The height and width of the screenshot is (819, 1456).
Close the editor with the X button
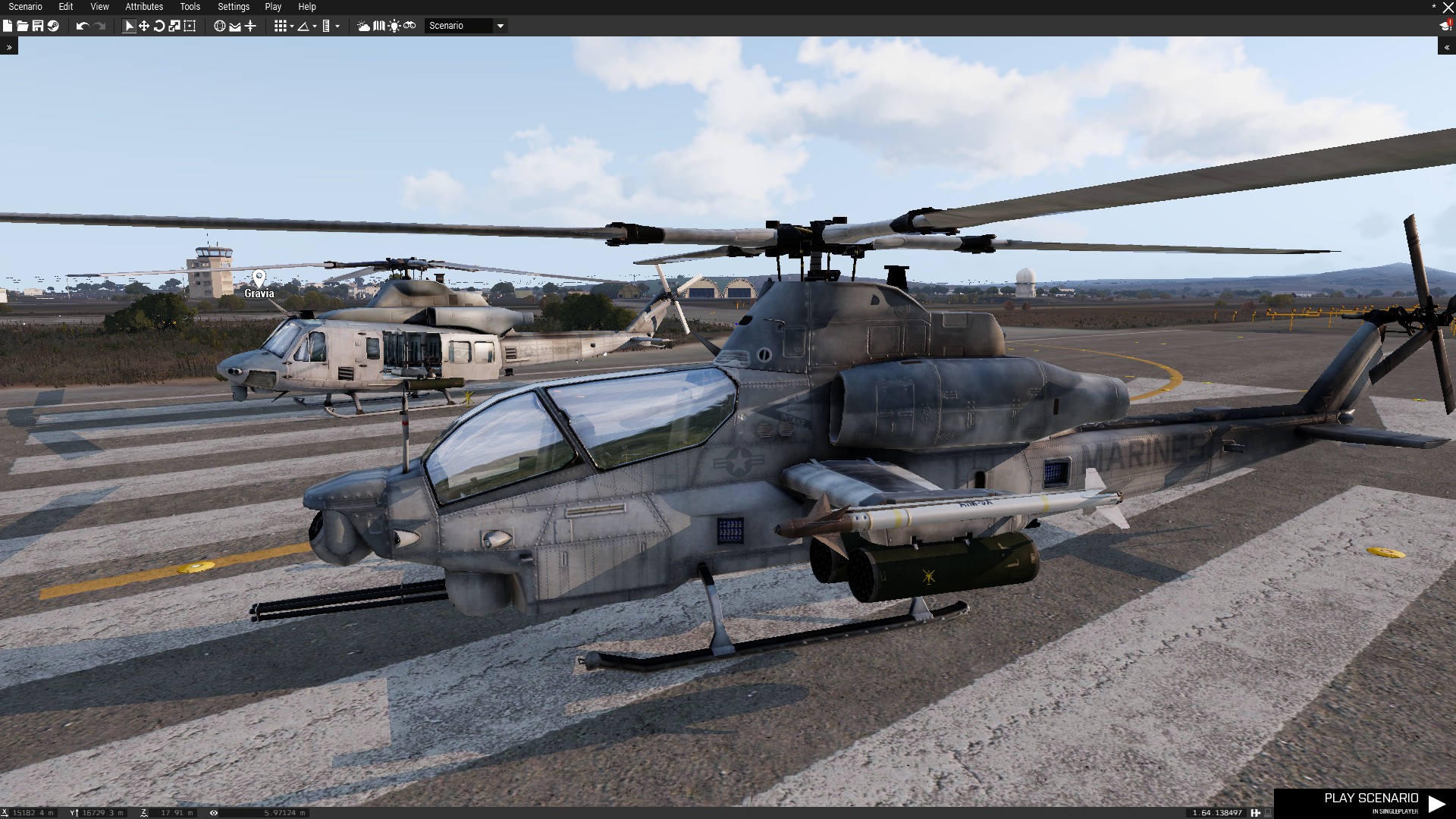pyautogui.click(x=1448, y=8)
